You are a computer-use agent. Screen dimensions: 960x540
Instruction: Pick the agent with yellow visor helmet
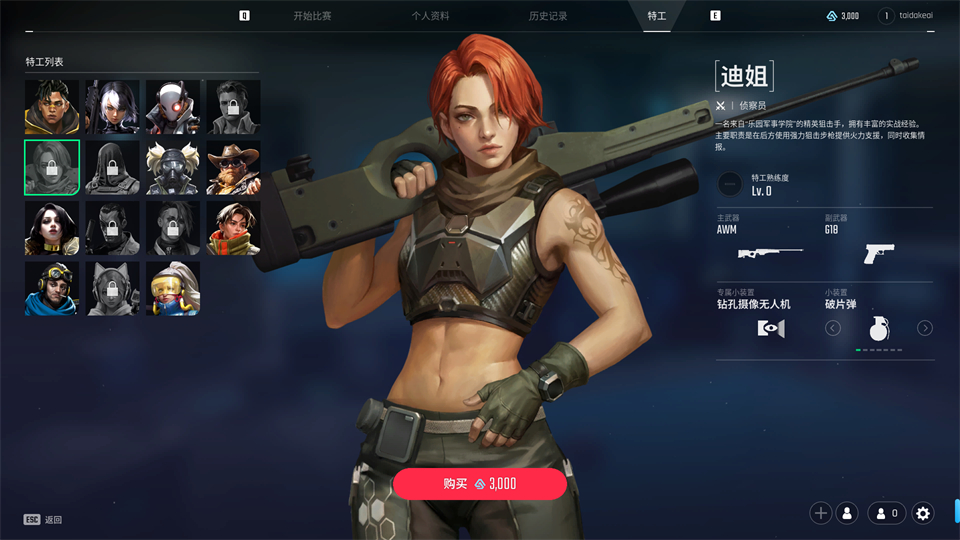(x=173, y=289)
